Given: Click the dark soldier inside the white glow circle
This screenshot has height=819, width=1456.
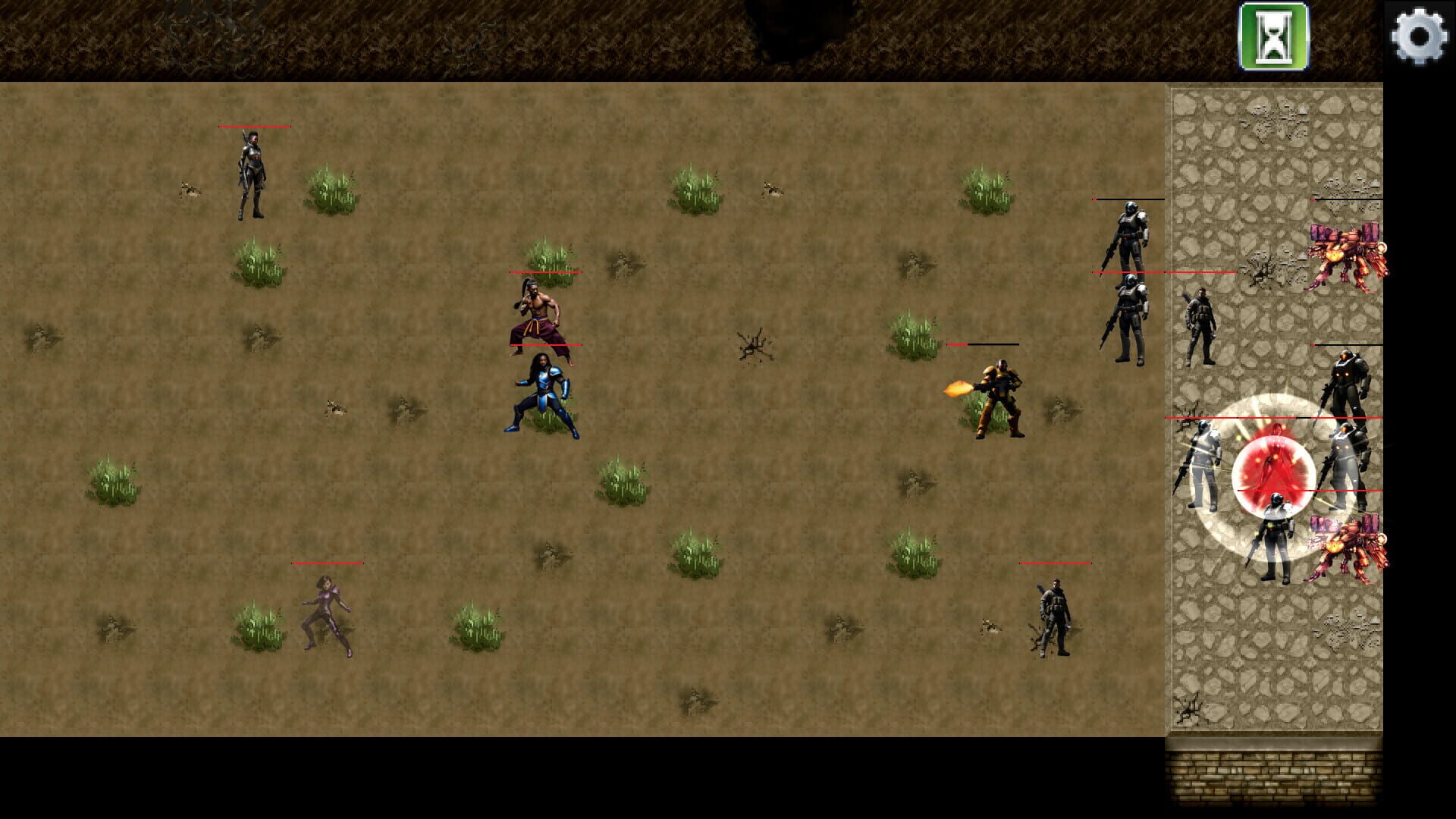Looking at the screenshot, I should (1276, 531).
